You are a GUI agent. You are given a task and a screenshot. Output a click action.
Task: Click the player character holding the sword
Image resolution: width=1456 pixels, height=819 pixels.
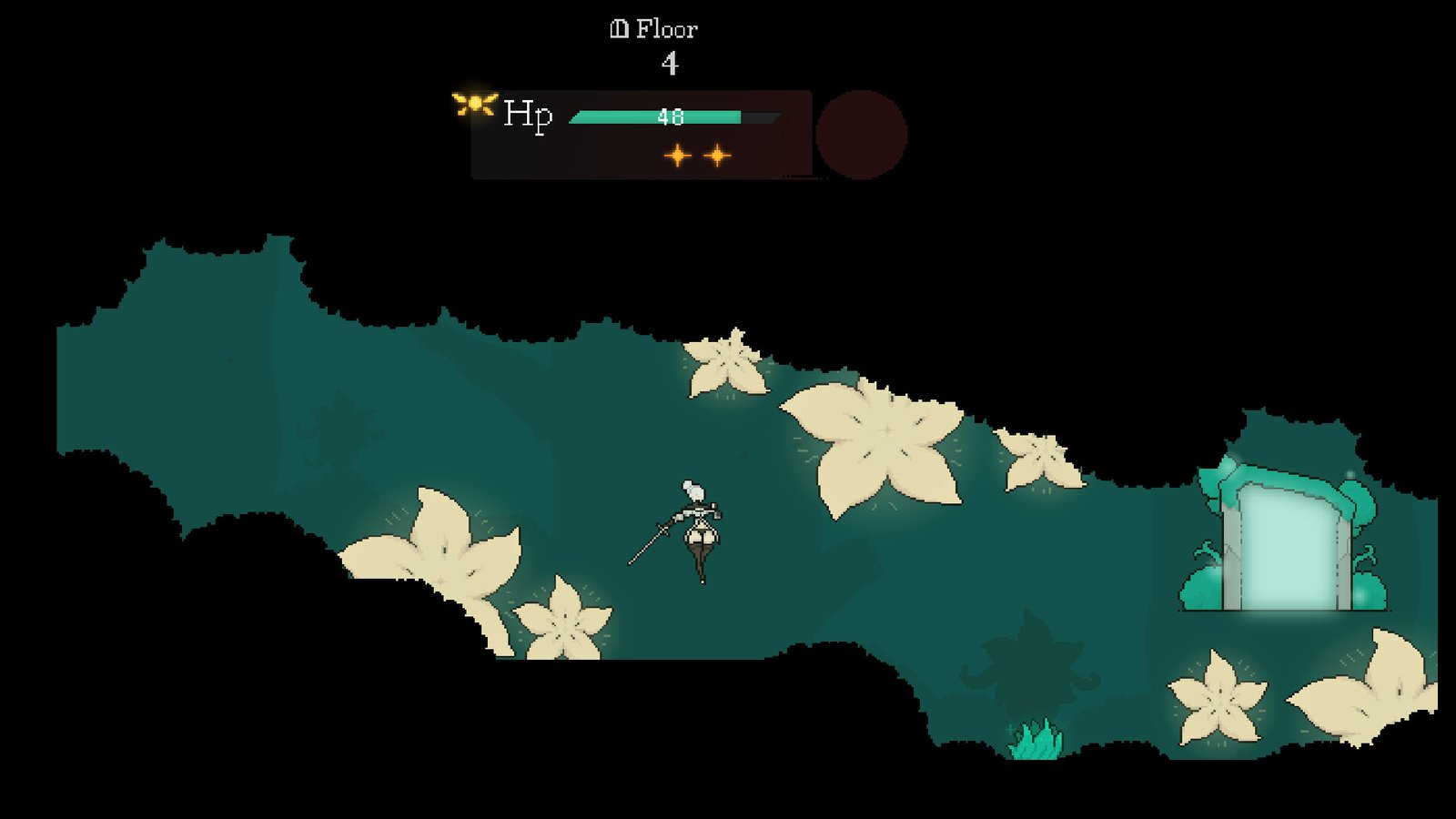pyautogui.click(x=701, y=528)
